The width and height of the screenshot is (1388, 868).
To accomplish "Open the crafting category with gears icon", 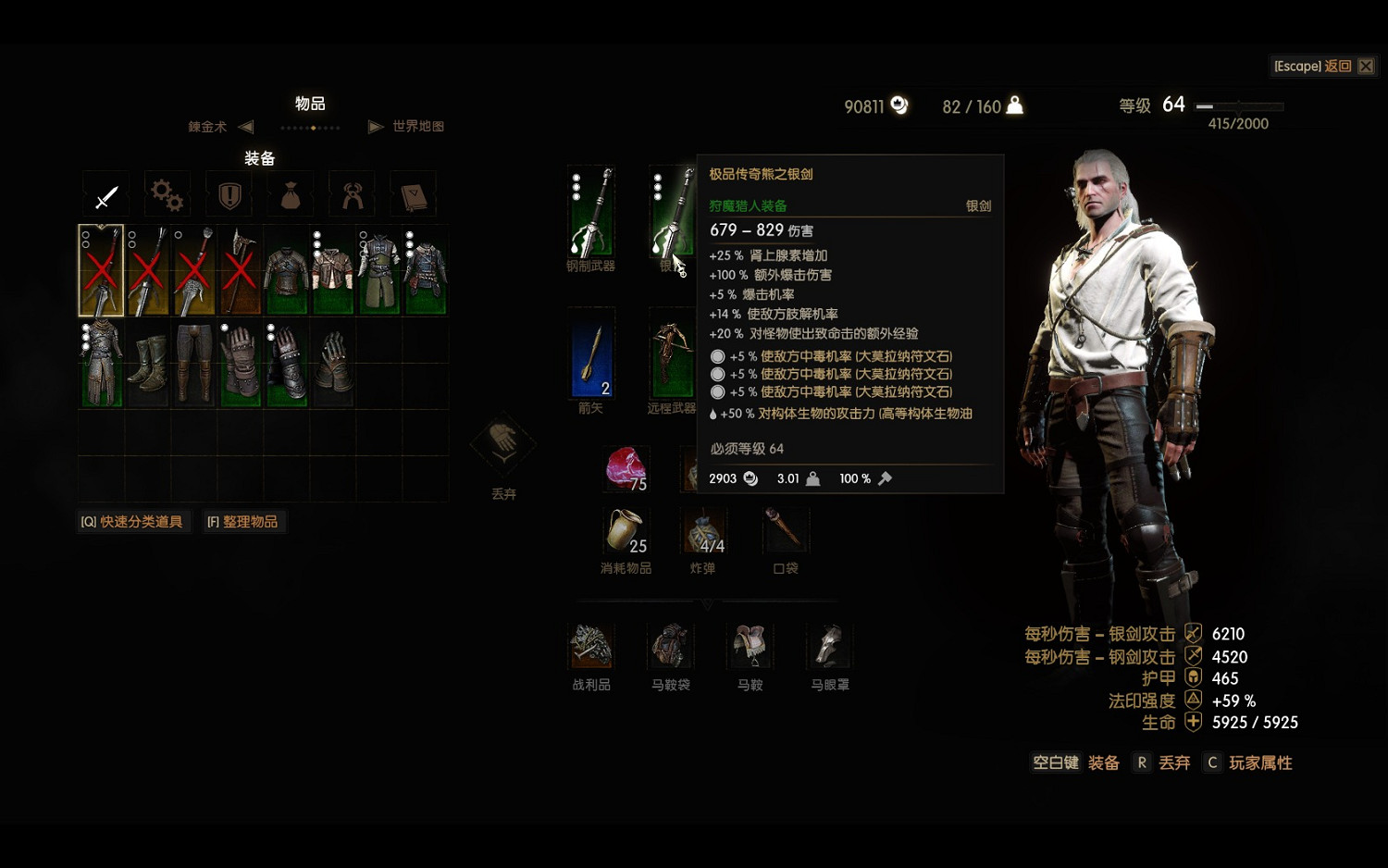I will tap(167, 194).
